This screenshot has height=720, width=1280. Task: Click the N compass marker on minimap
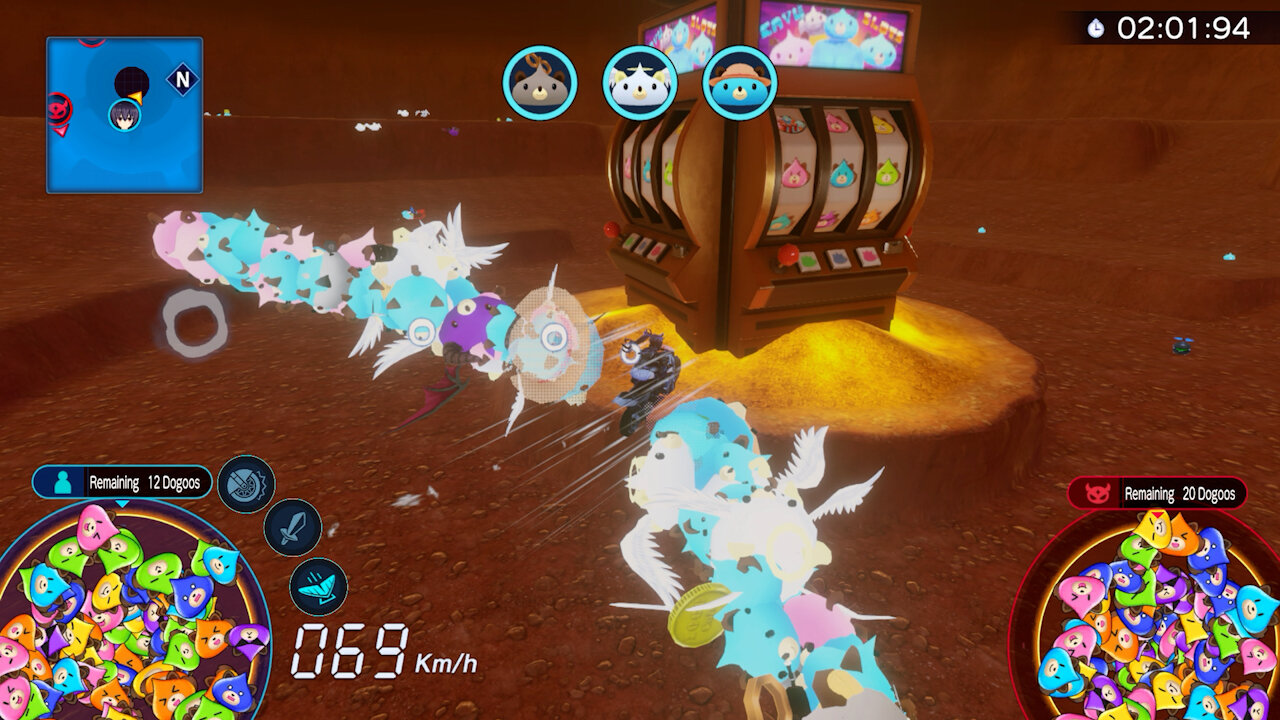(182, 80)
